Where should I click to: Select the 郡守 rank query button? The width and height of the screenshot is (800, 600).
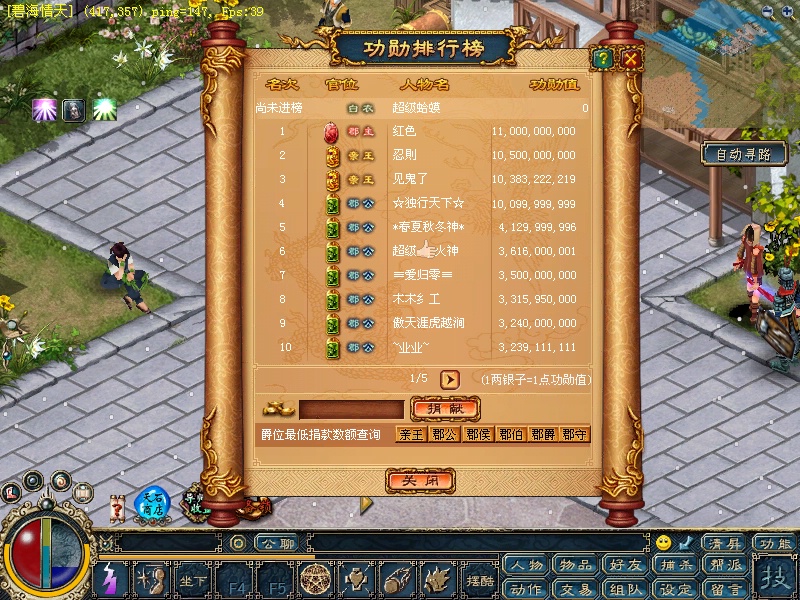click(575, 434)
